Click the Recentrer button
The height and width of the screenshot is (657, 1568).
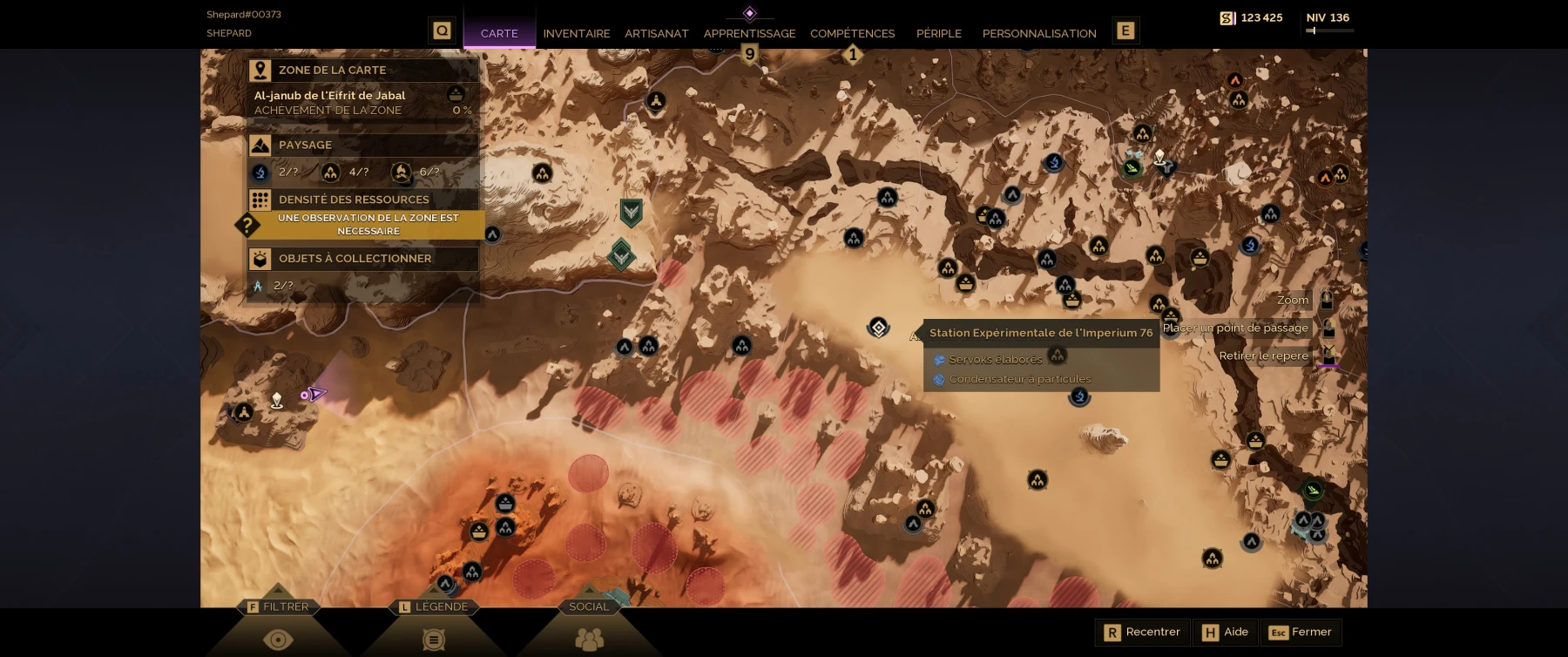tap(1143, 632)
